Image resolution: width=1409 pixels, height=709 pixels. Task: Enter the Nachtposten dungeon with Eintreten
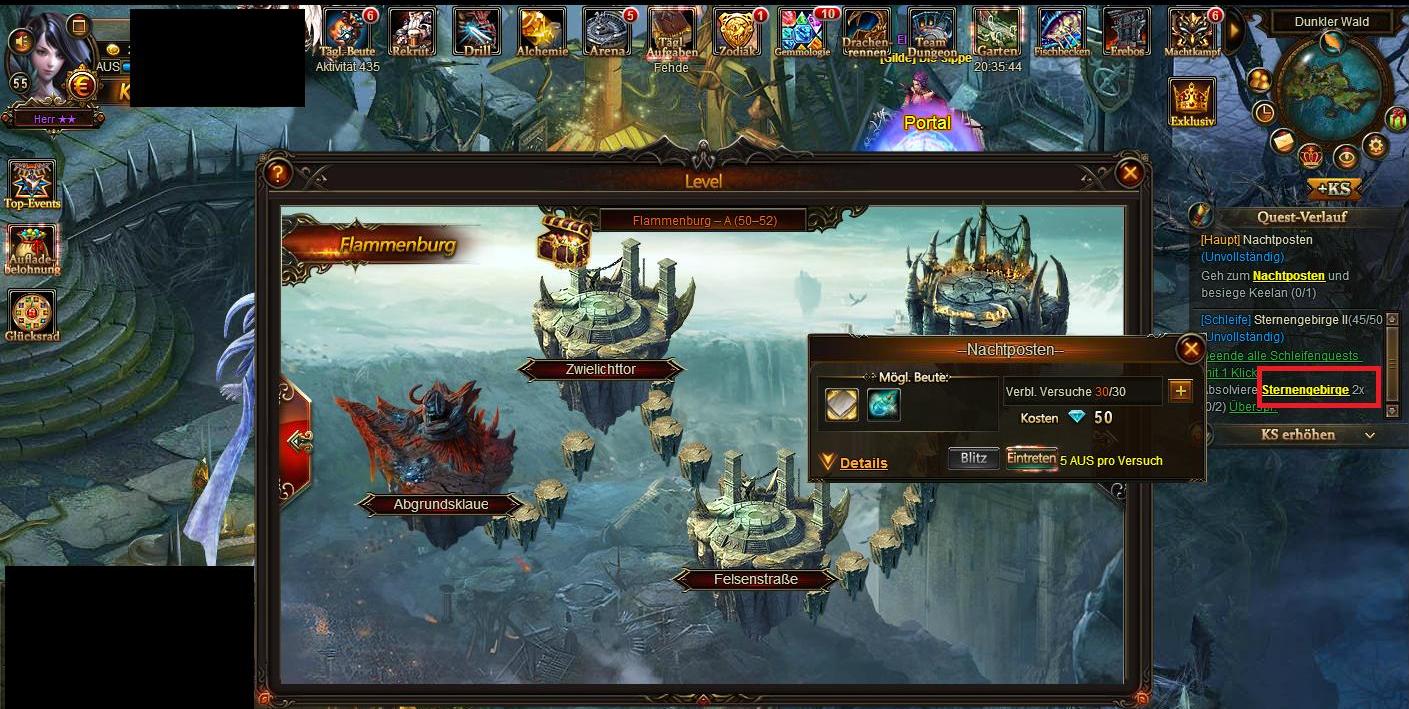tap(1031, 459)
